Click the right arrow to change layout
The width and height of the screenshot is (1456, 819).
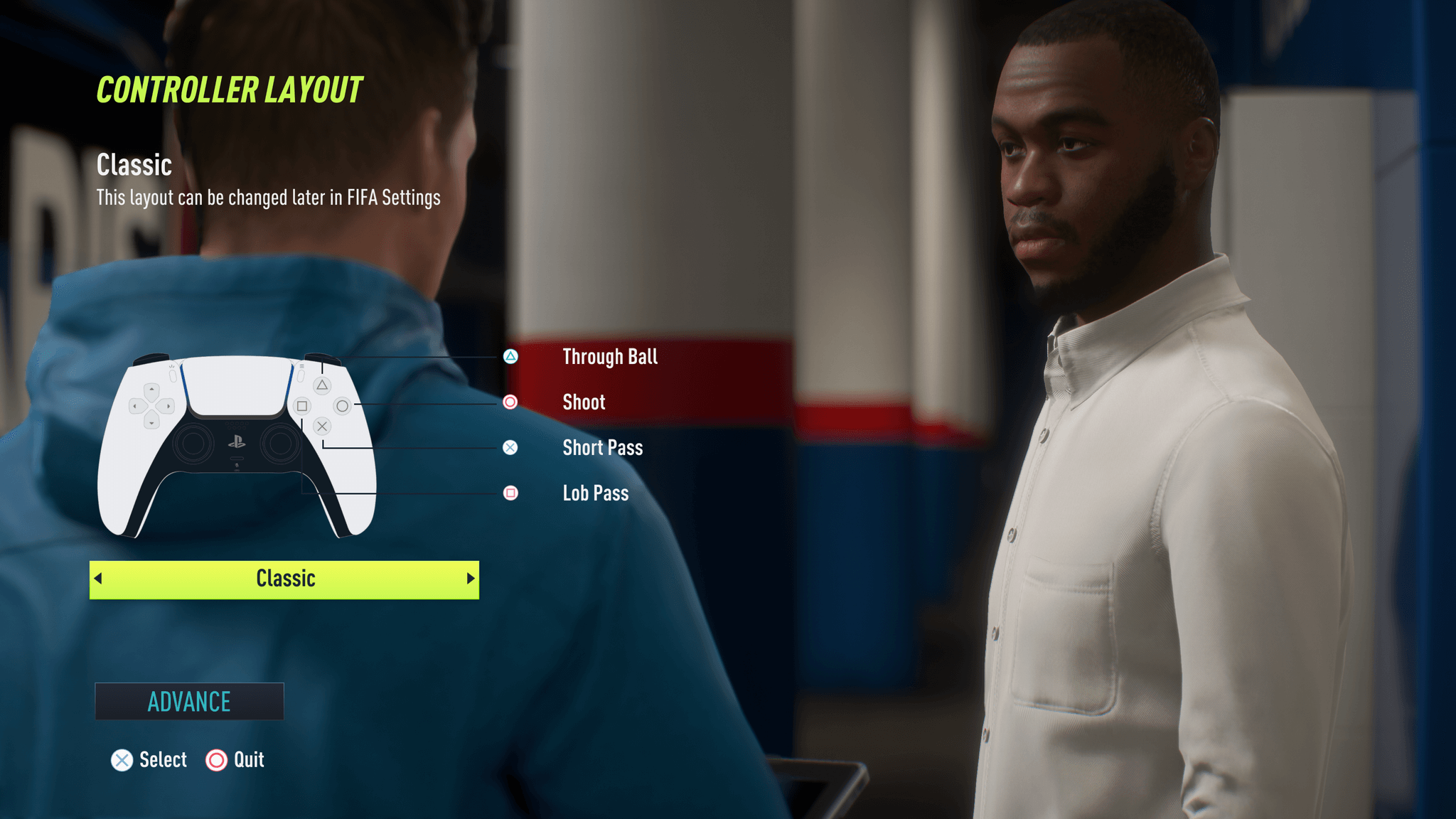coord(469,579)
